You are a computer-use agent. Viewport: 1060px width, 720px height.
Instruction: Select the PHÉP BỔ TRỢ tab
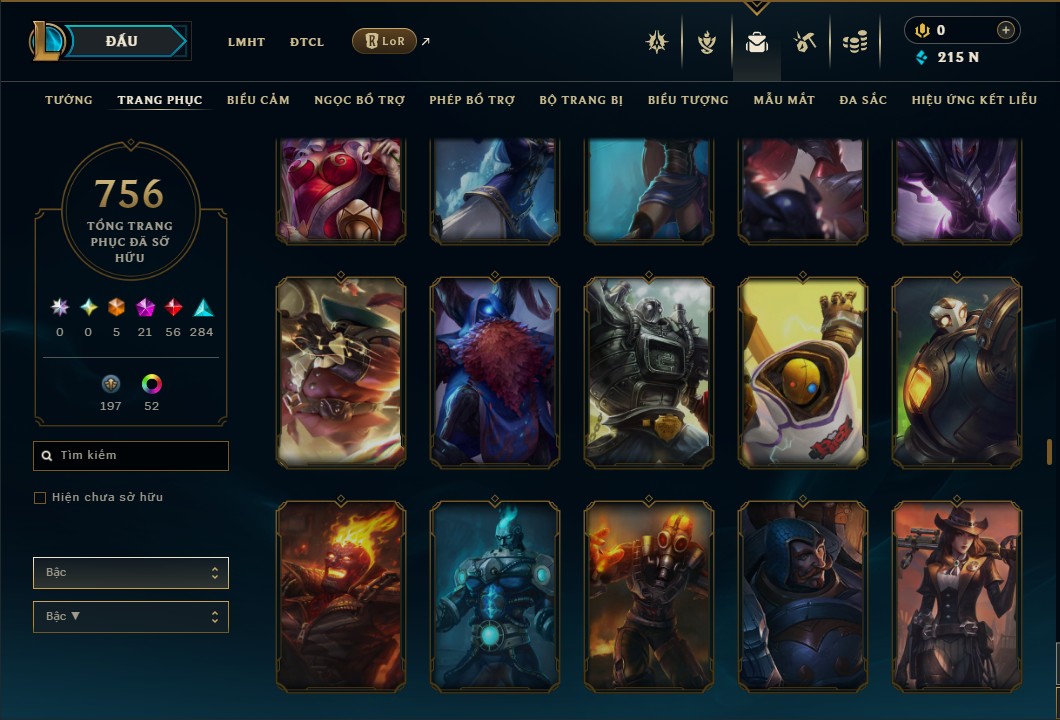point(472,100)
